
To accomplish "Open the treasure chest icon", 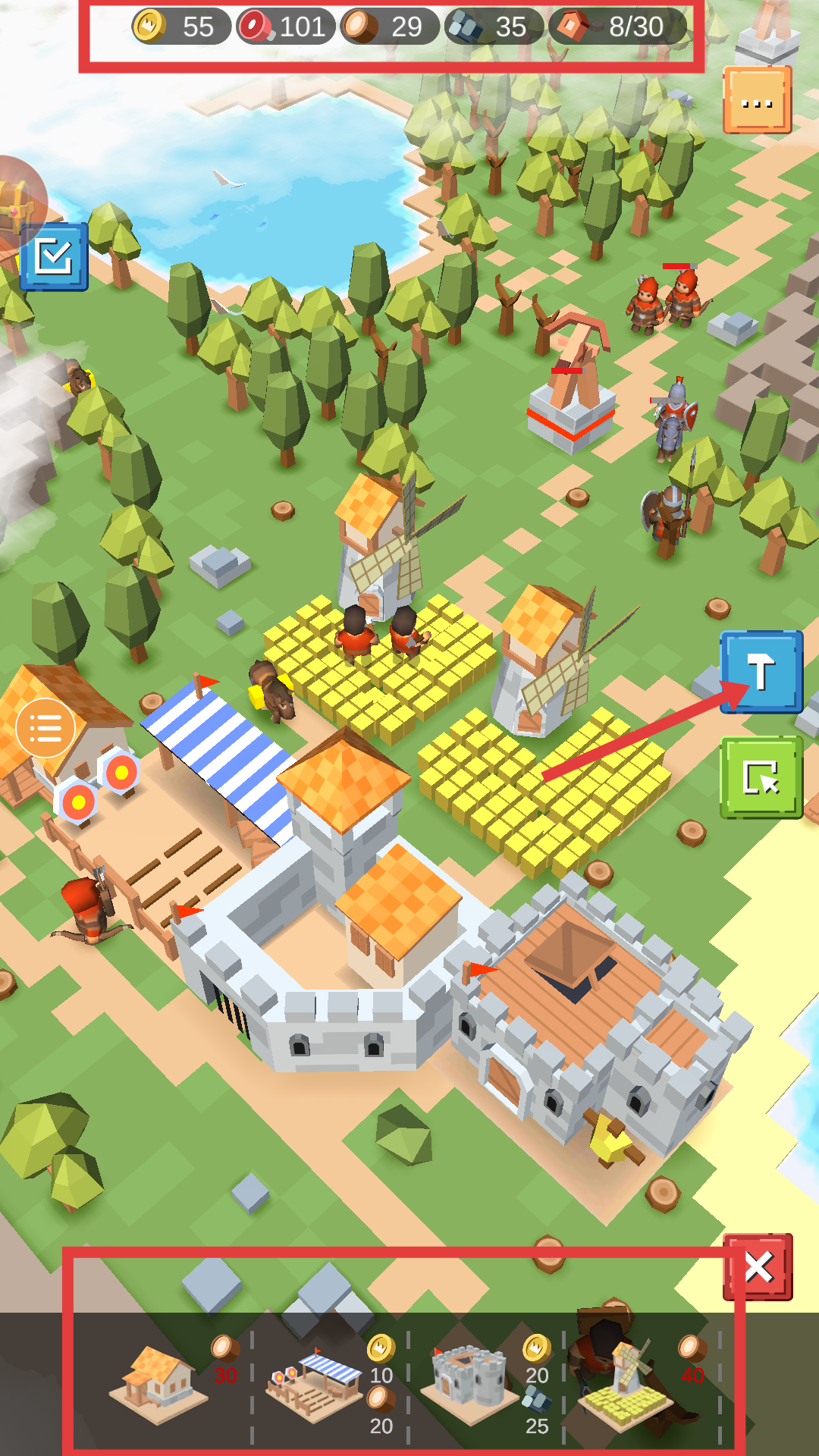I will 15,205.
